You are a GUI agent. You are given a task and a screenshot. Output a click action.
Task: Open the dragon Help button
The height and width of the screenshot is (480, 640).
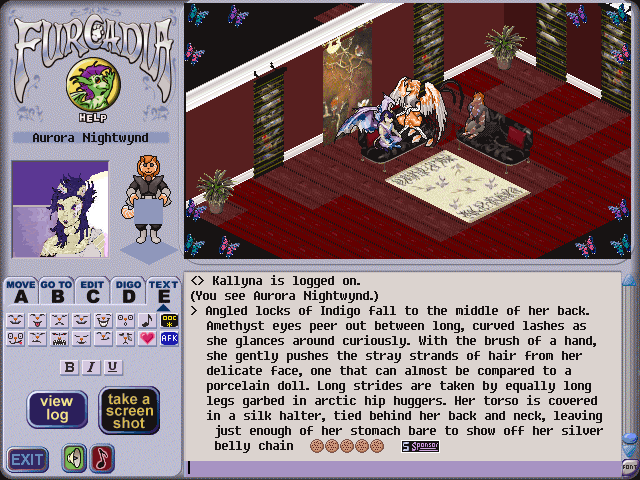(90, 88)
